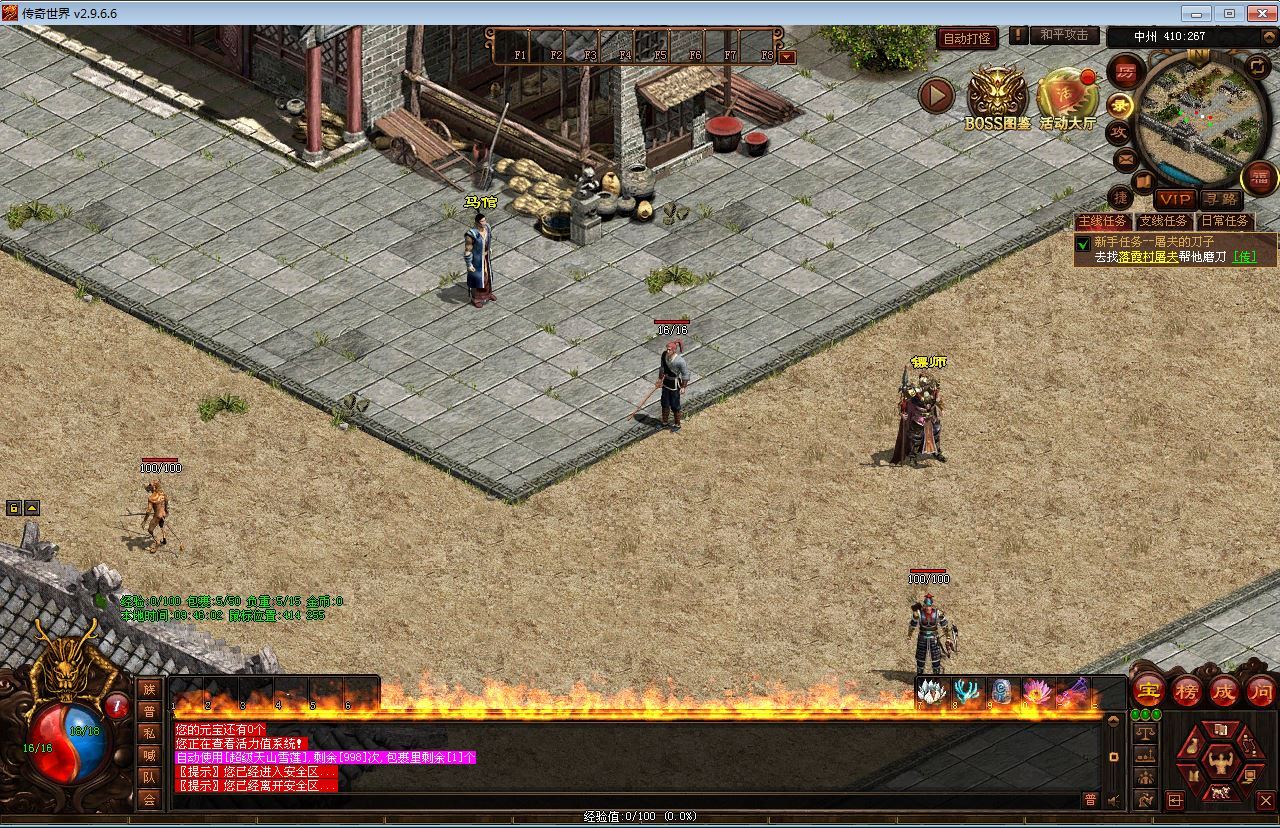Image resolution: width=1280 pixels, height=828 pixels.
Task: Click the green [传] teleport link
Action: coord(1244,257)
